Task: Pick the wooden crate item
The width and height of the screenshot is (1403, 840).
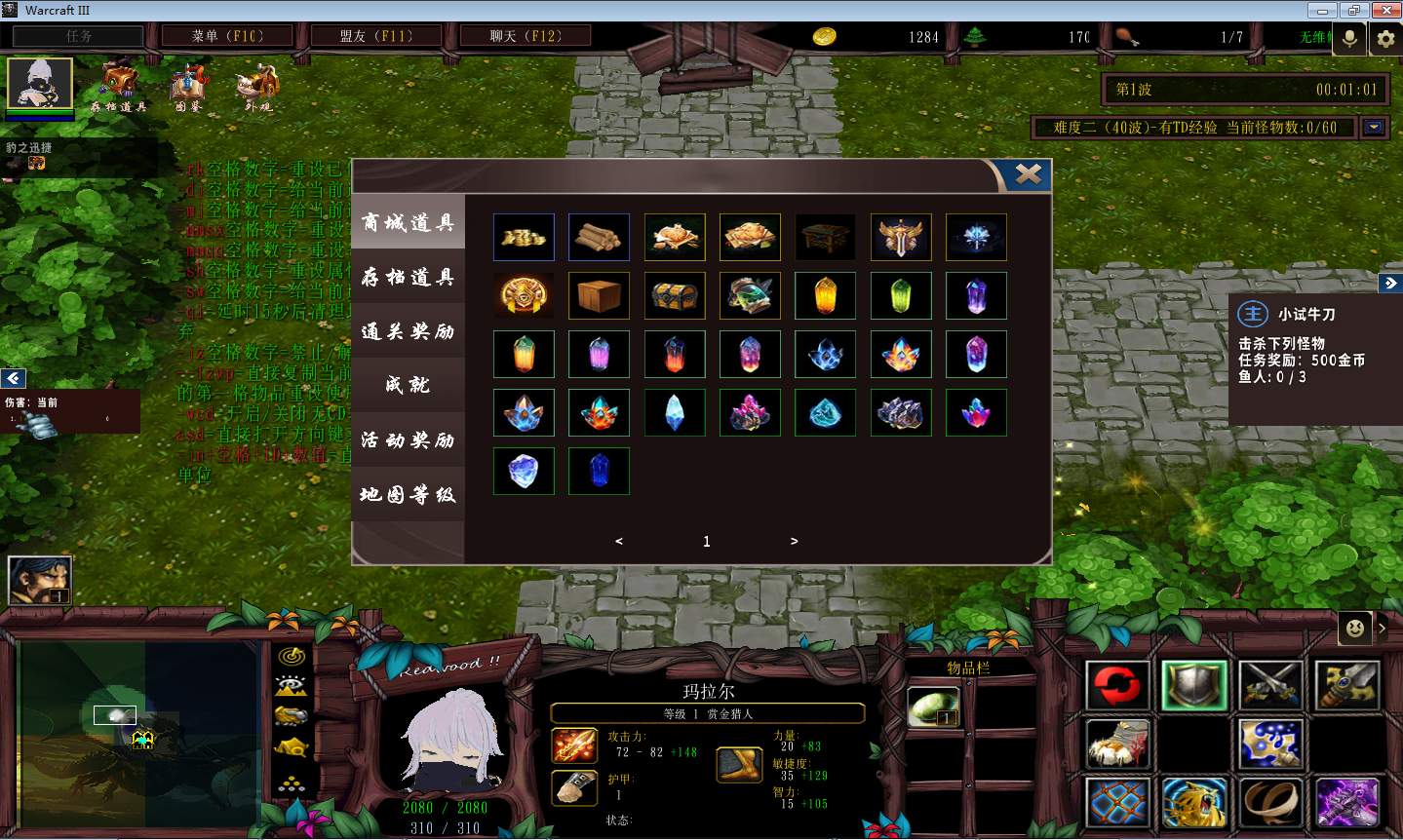Action: click(599, 295)
